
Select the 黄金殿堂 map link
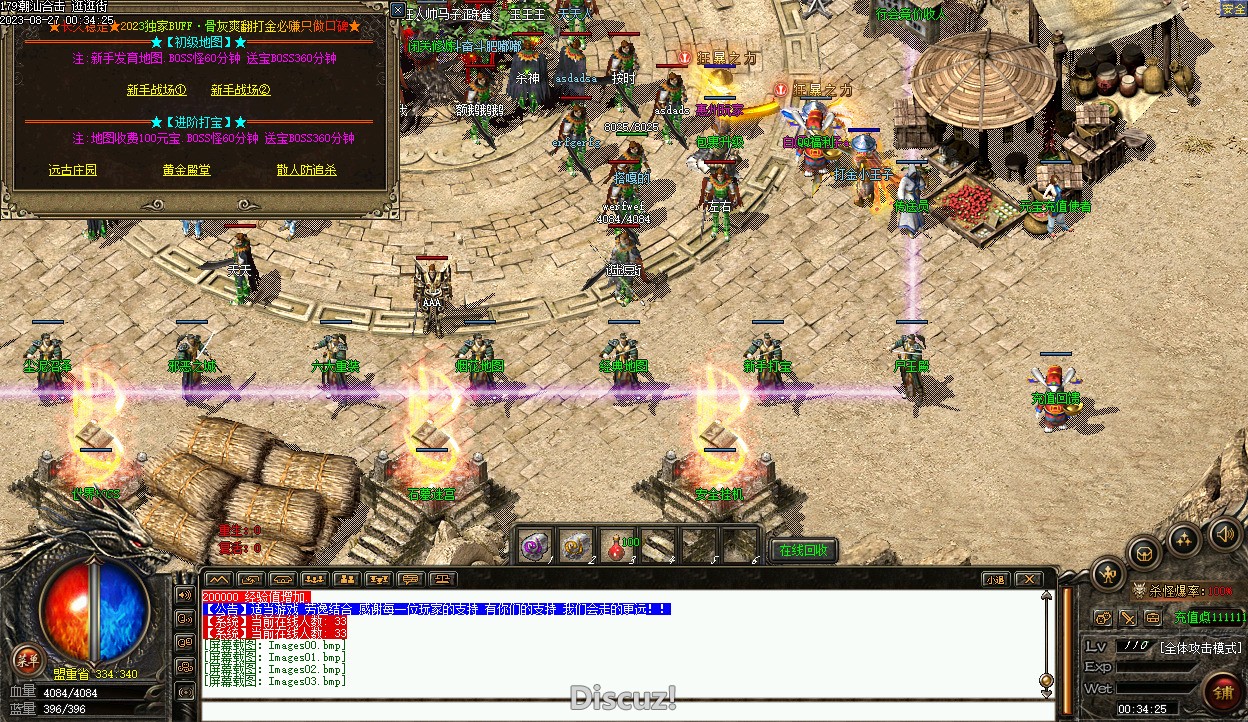click(x=187, y=170)
